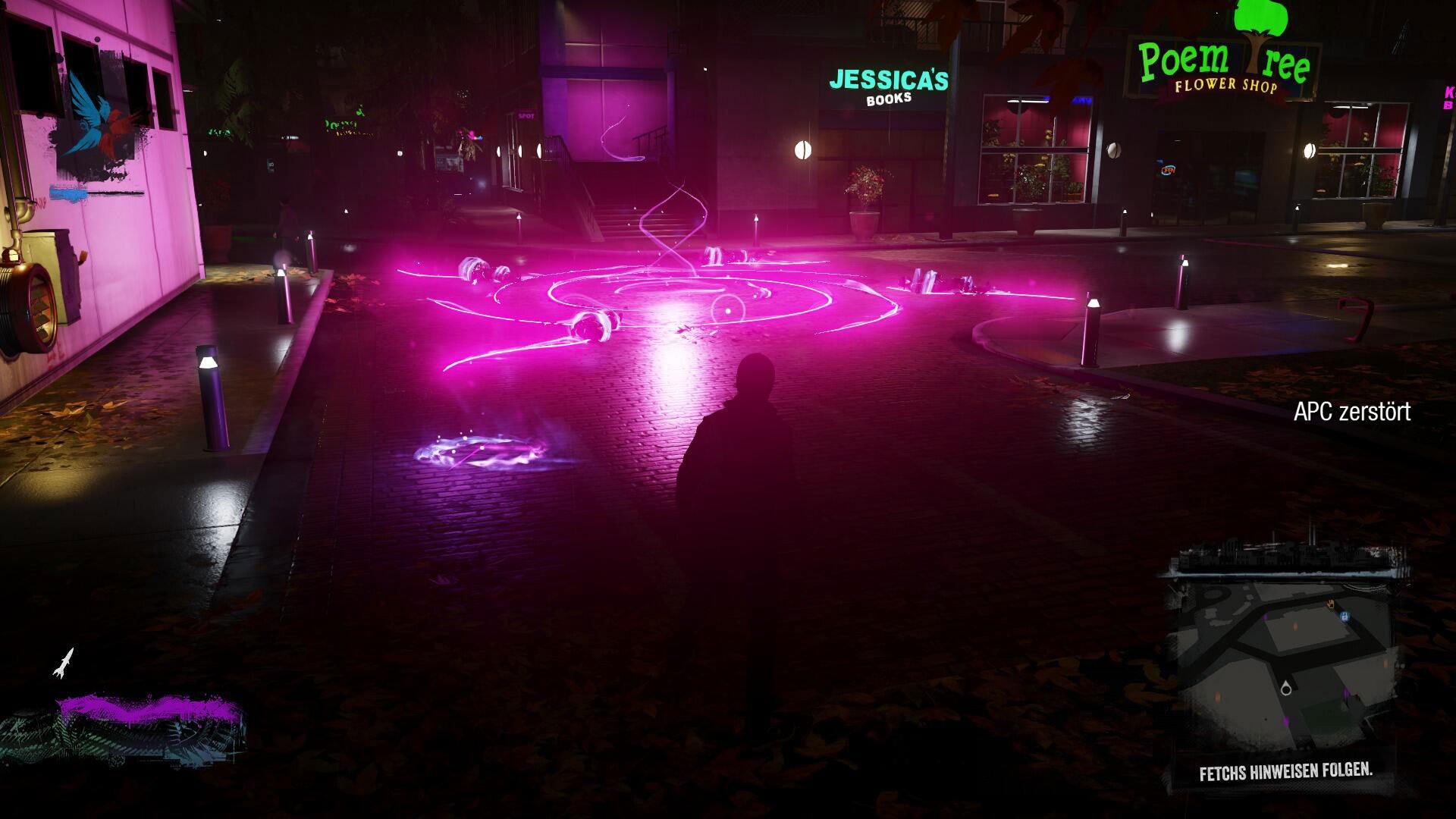Select the JESSICA'S BOOKS storefront sign
The width and height of the screenshot is (1456, 819).
(886, 83)
